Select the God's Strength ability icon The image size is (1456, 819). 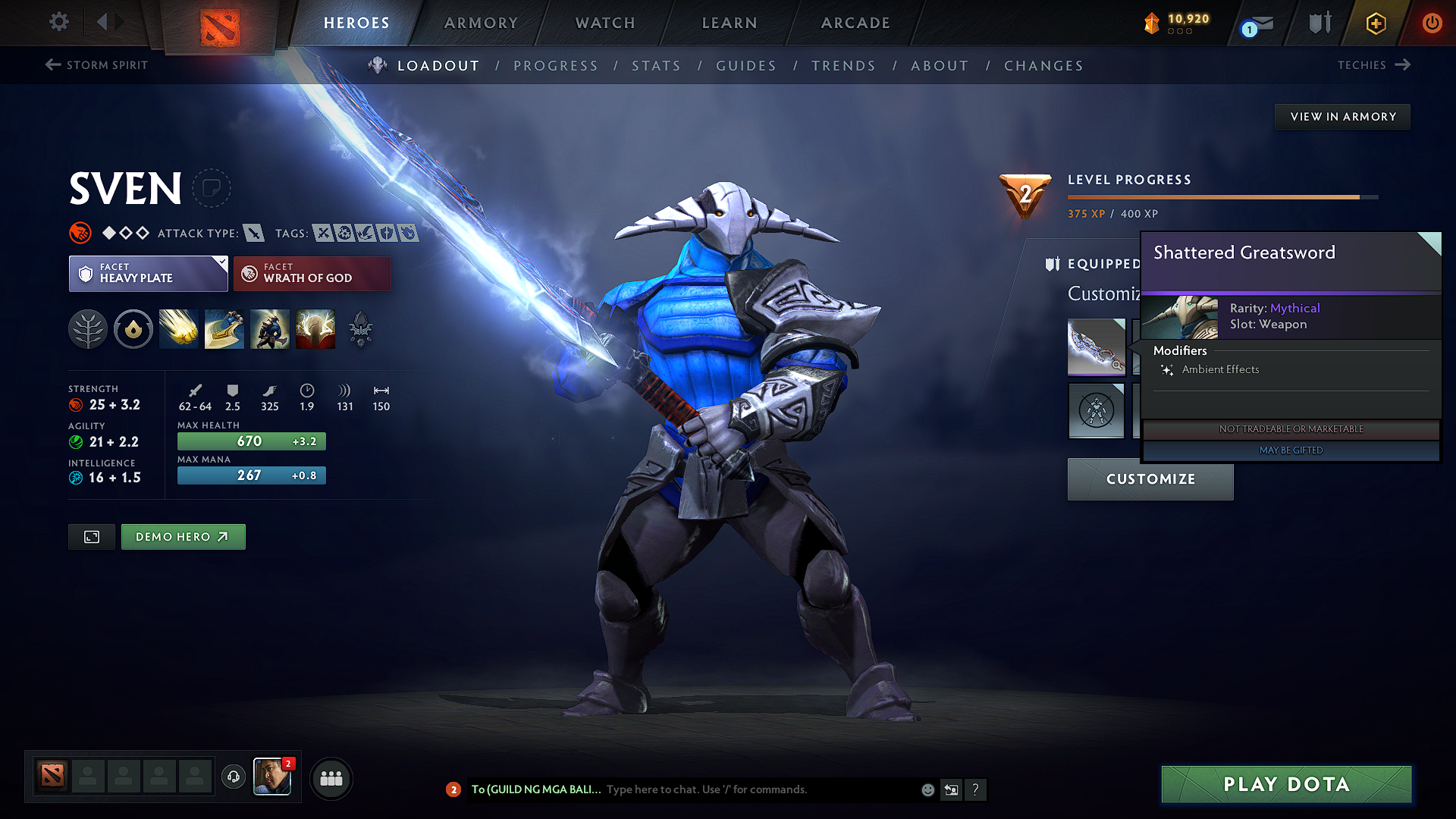click(315, 328)
